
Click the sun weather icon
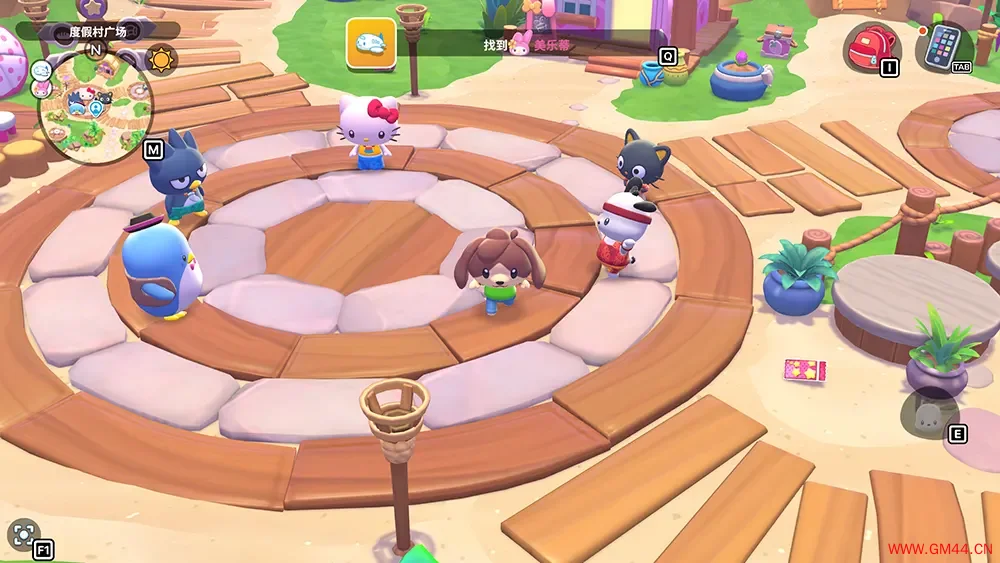(x=160, y=58)
